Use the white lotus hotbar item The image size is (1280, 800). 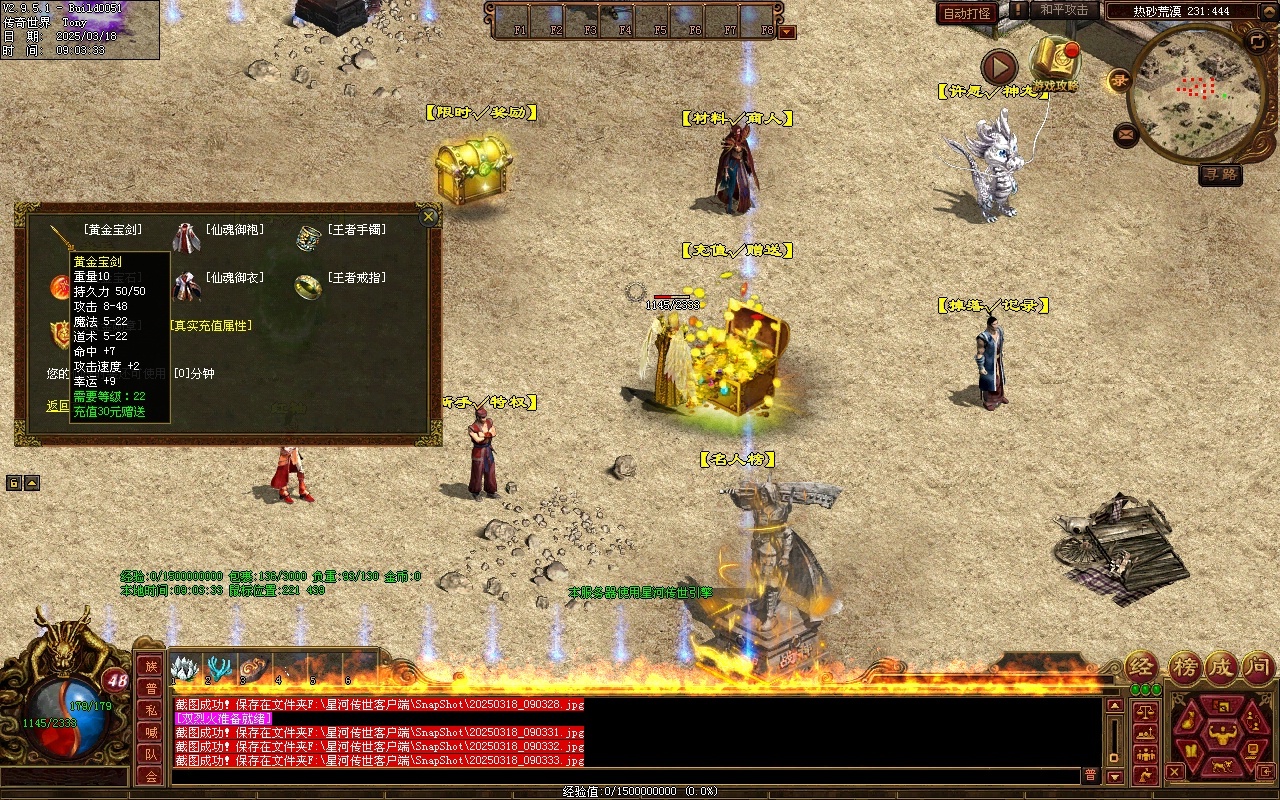(186, 667)
